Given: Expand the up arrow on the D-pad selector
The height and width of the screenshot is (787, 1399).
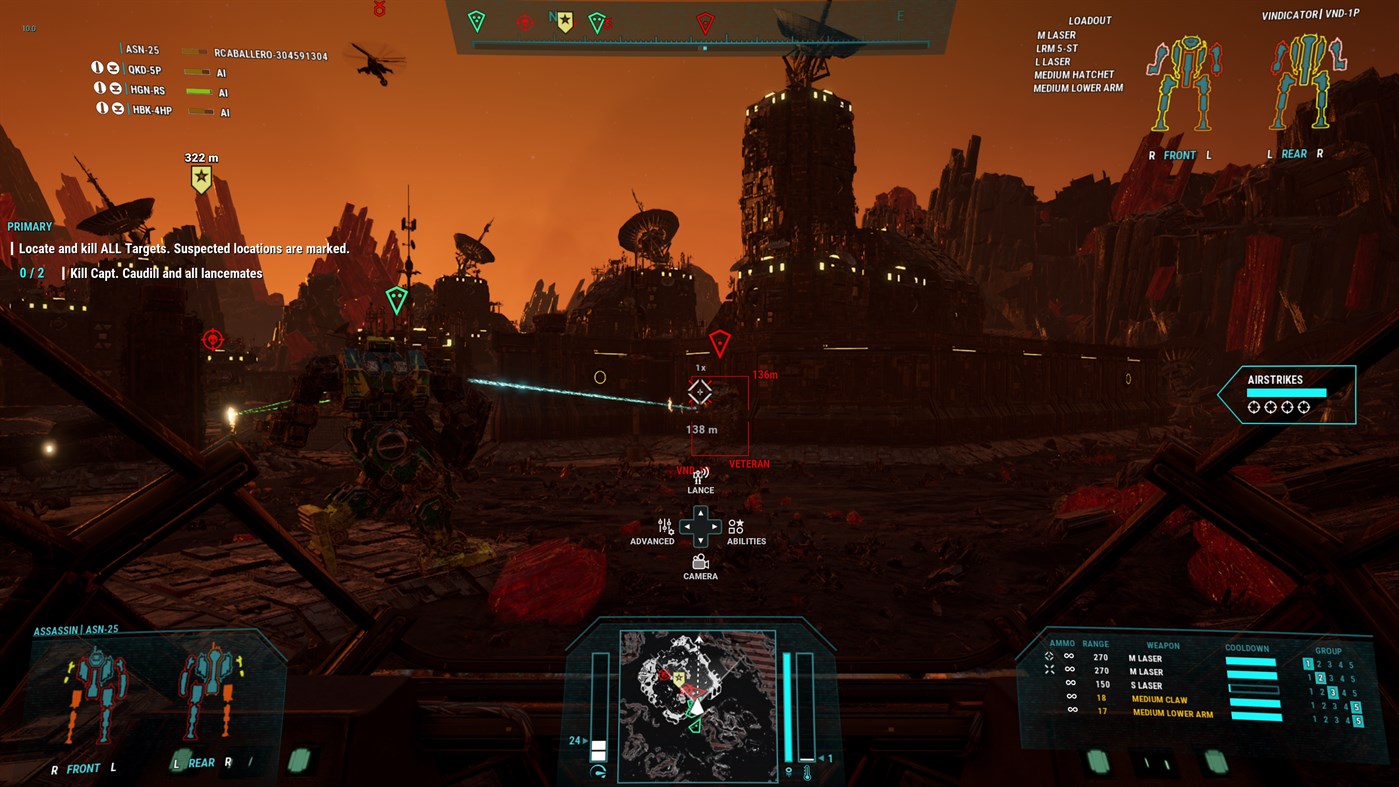Looking at the screenshot, I should tap(700, 511).
